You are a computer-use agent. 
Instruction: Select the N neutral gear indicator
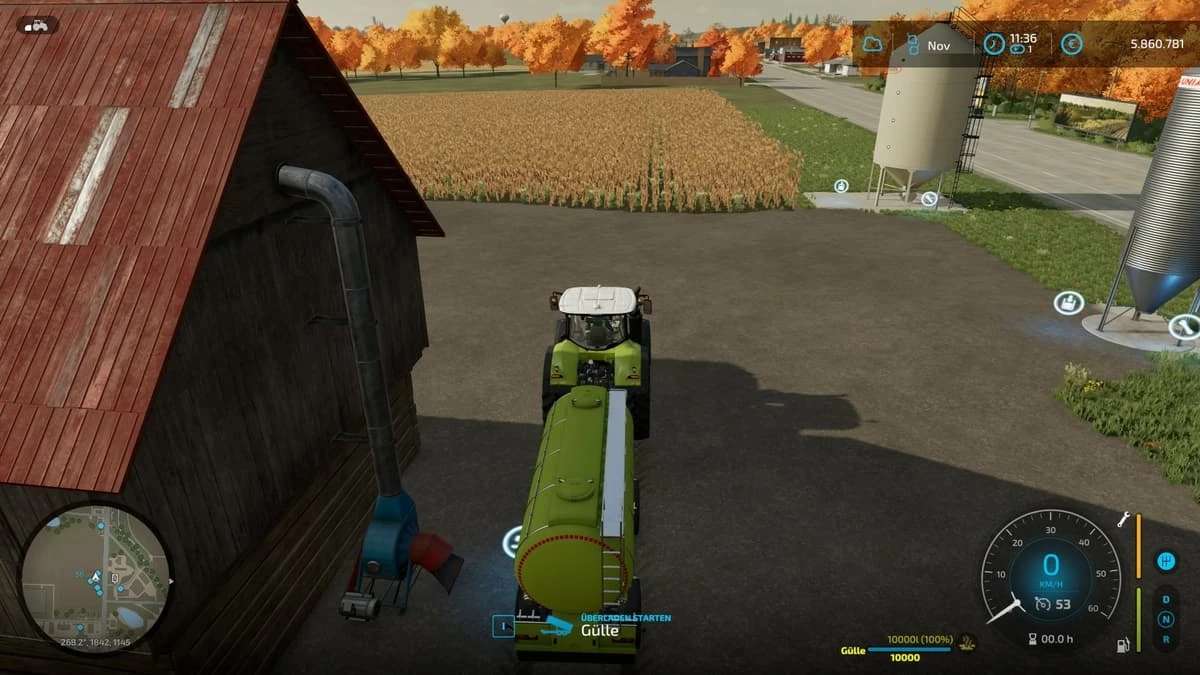coord(1165,619)
